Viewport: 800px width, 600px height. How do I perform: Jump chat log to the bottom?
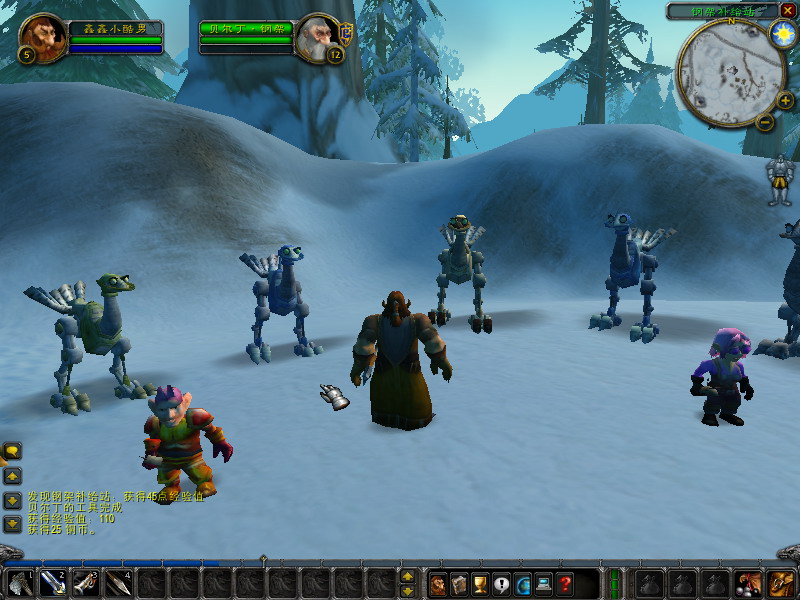pos(12,523)
